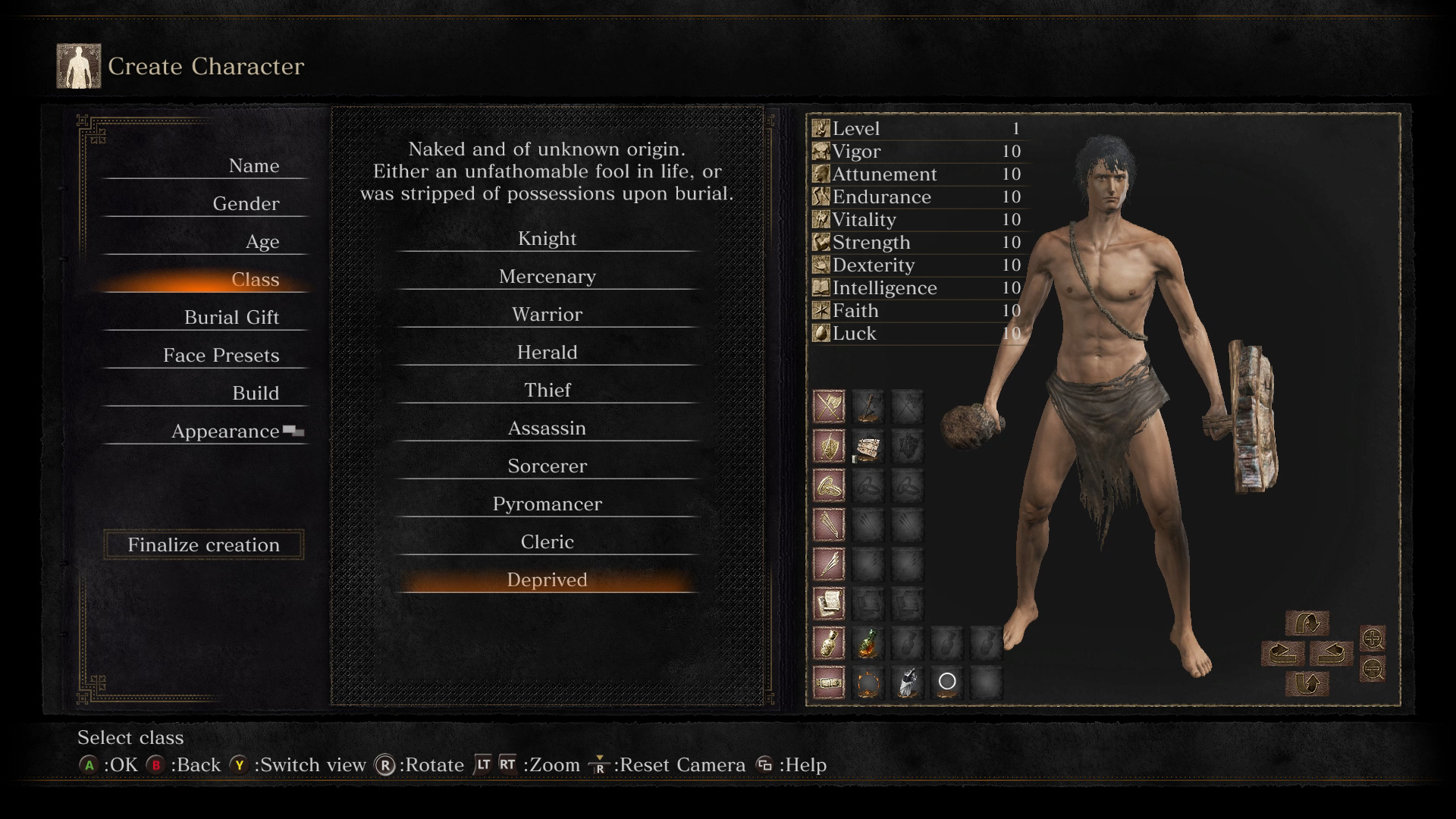The width and height of the screenshot is (1456, 819).
Task: Open the Build option
Action: pyautogui.click(x=256, y=394)
